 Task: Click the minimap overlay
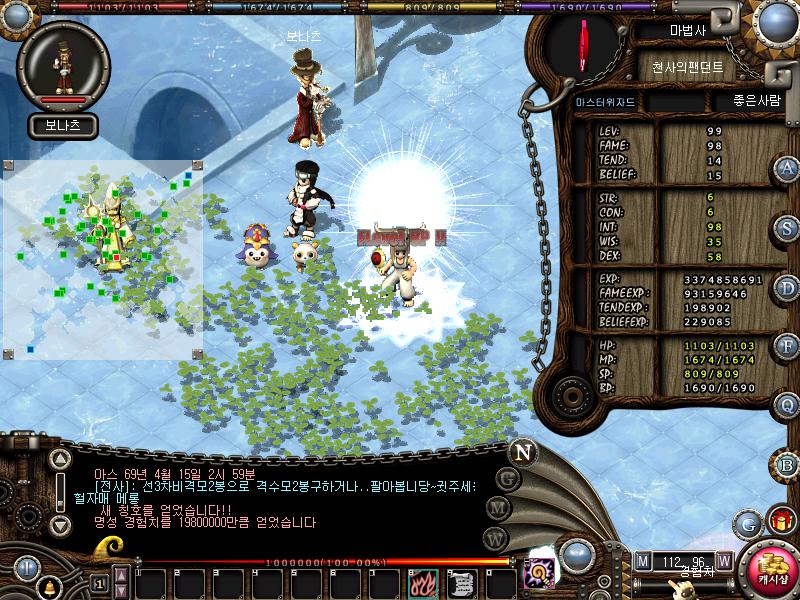pos(103,259)
